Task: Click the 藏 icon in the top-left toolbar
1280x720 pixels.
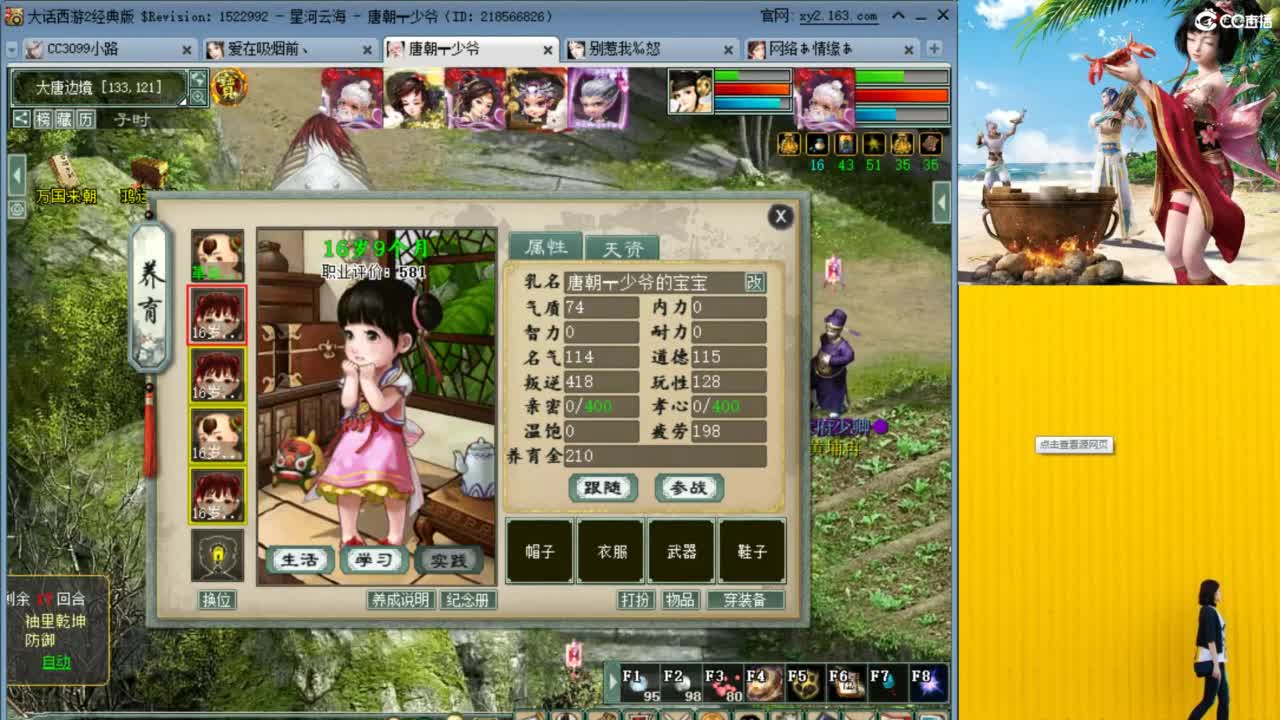Action: point(66,119)
